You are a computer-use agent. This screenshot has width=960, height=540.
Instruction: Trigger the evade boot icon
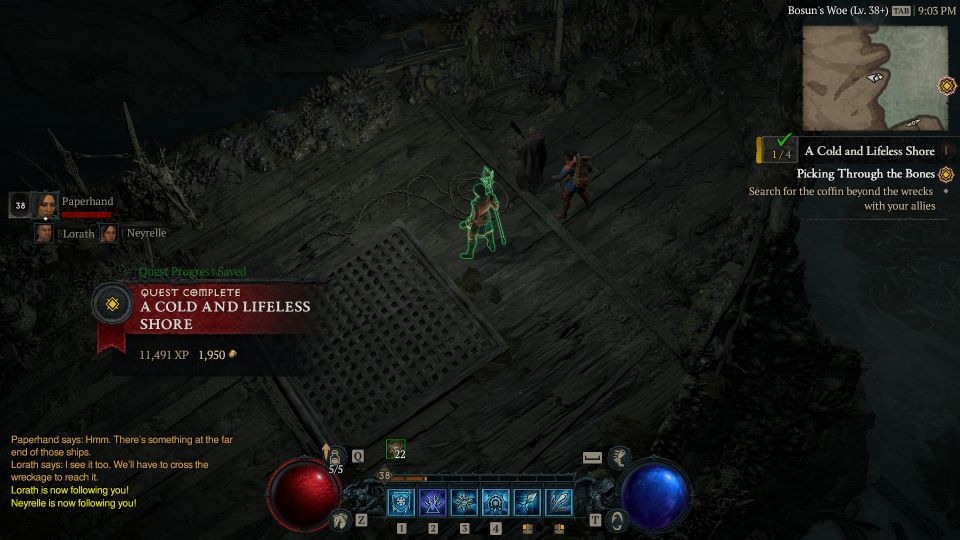tap(620, 458)
